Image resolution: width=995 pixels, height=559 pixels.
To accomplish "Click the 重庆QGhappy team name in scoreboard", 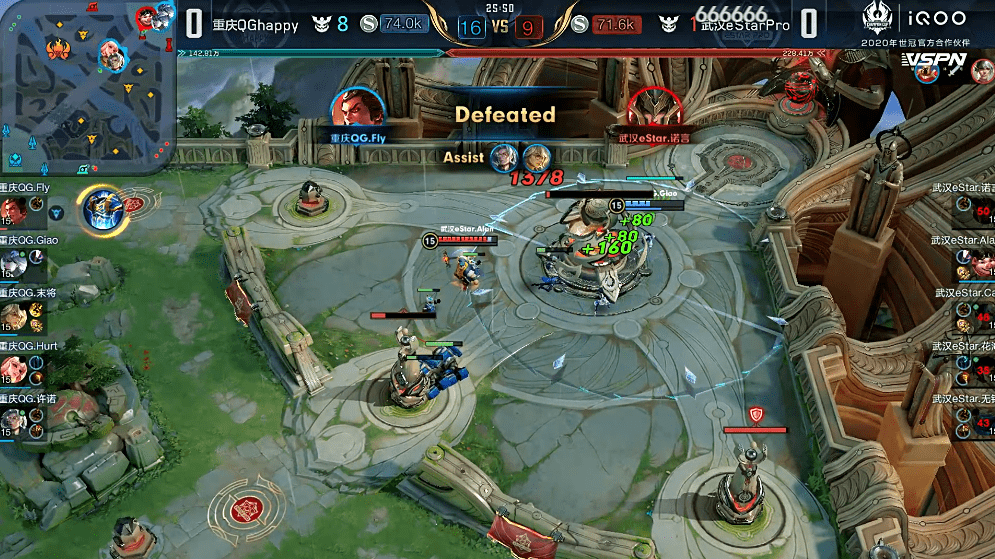I will point(255,25).
